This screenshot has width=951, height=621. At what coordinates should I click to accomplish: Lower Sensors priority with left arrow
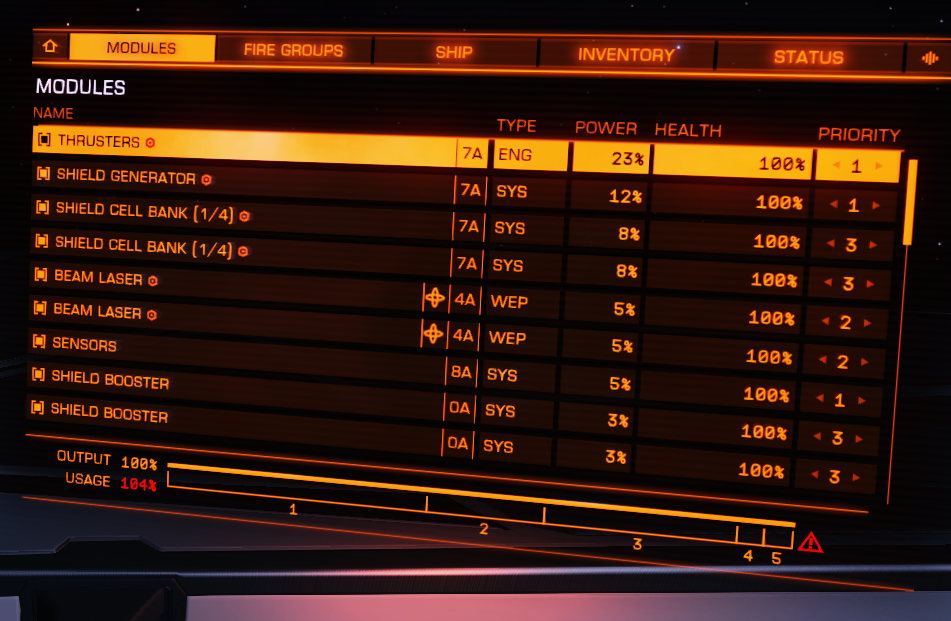pyautogui.click(x=820, y=360)
